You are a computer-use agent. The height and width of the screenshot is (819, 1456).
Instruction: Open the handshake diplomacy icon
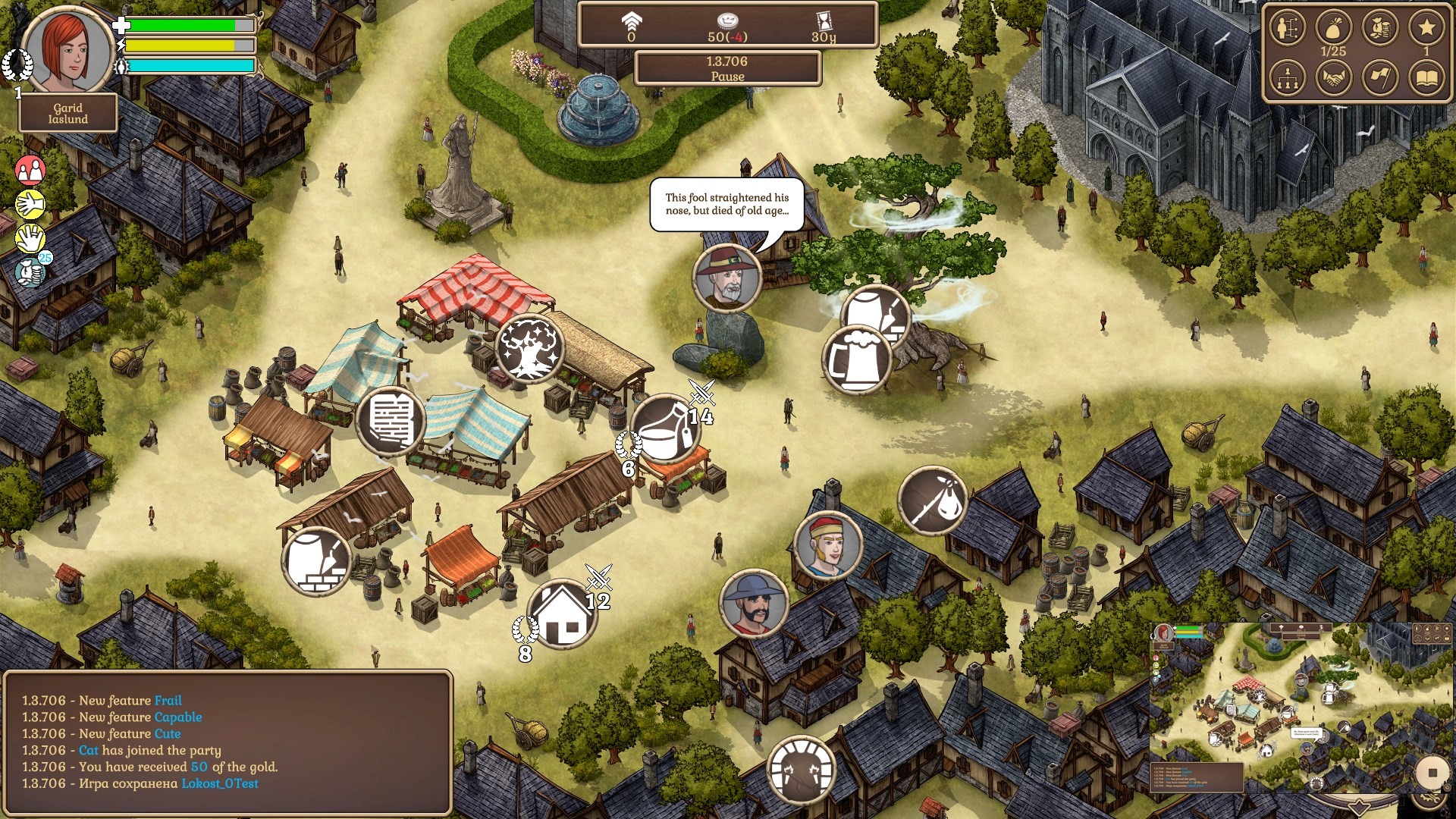[x=1333, y=77]
